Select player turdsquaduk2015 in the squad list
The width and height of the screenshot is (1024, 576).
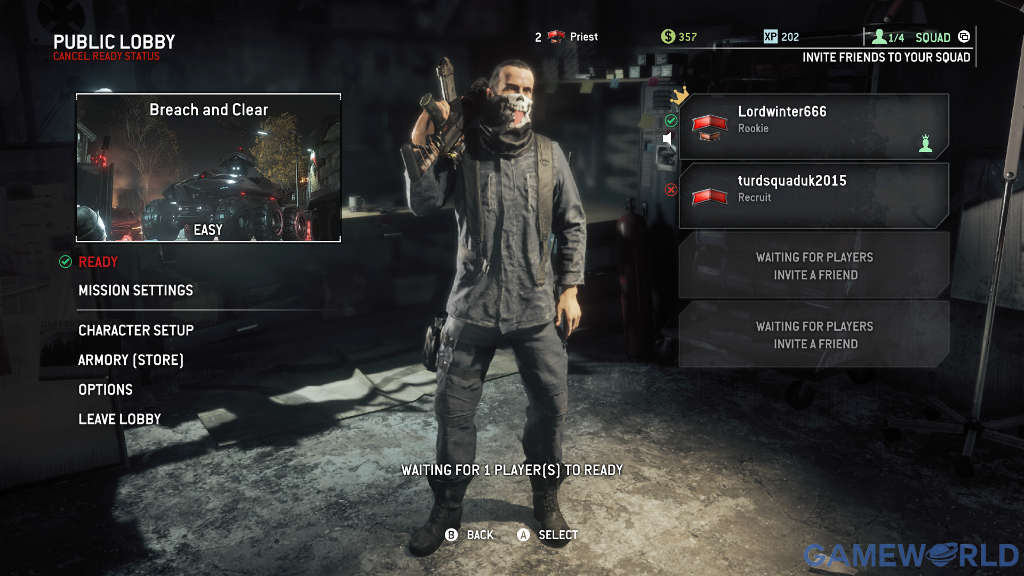coord(814,195)
